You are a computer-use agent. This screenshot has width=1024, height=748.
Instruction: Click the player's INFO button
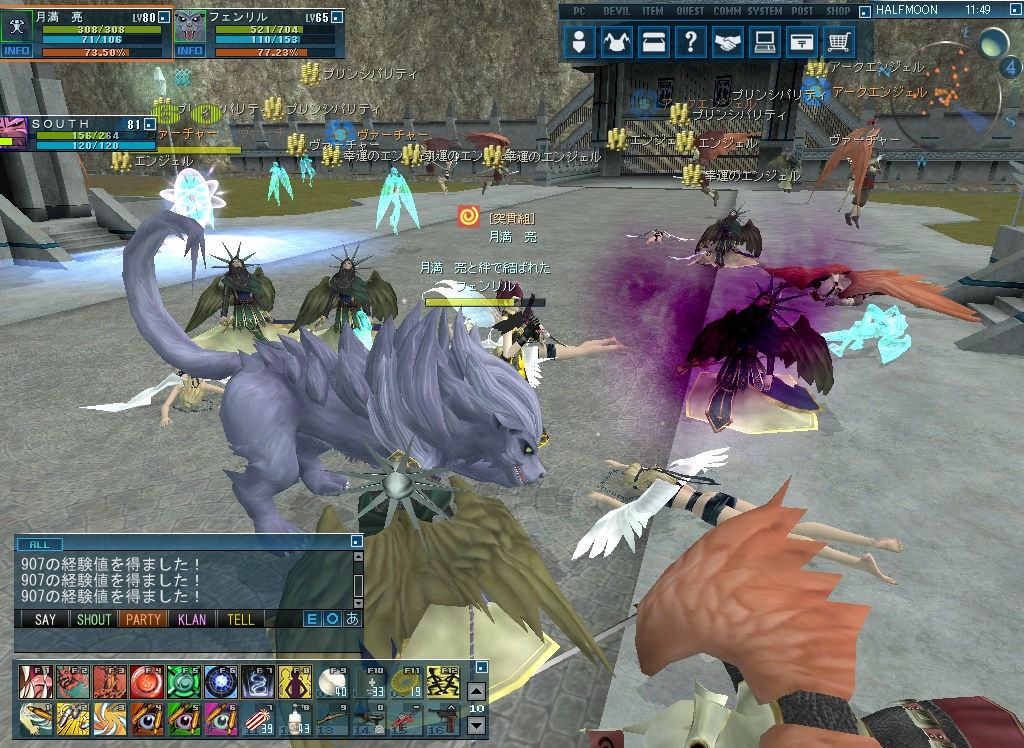(17, 51)
